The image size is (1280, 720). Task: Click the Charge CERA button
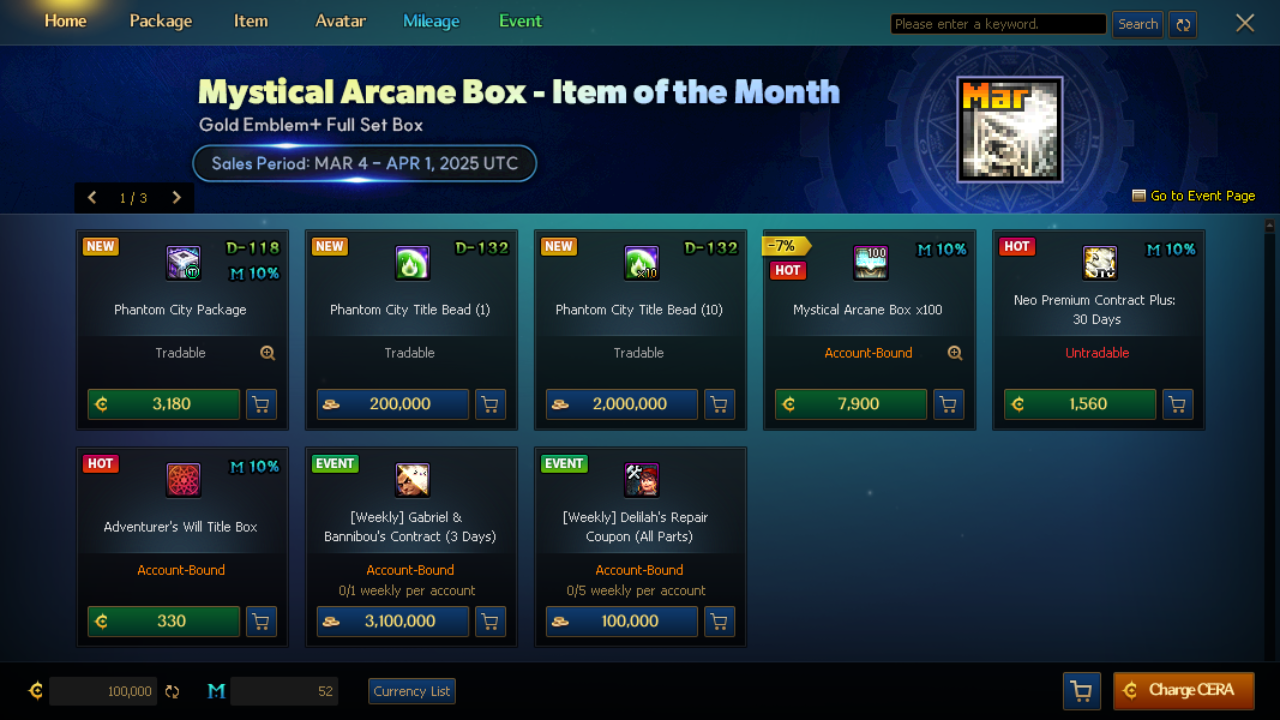1183,690
